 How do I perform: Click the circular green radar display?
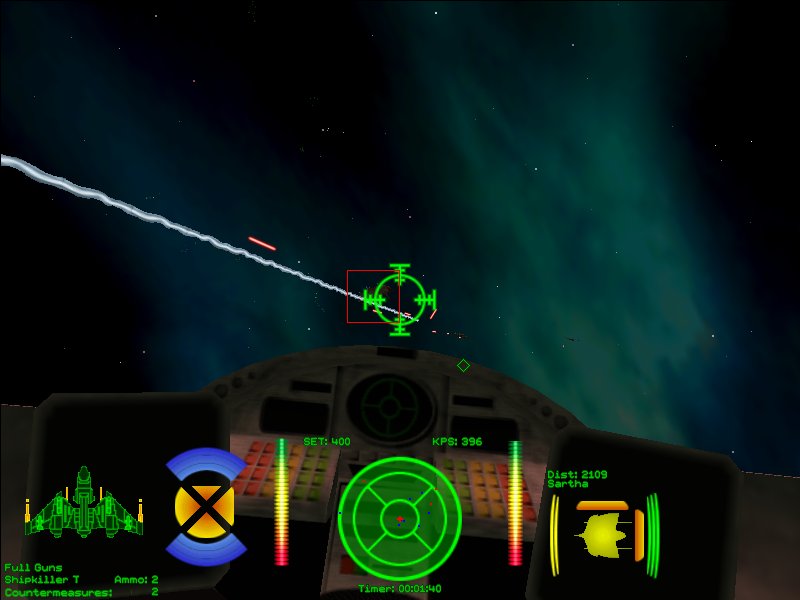(x=400, y=519)
